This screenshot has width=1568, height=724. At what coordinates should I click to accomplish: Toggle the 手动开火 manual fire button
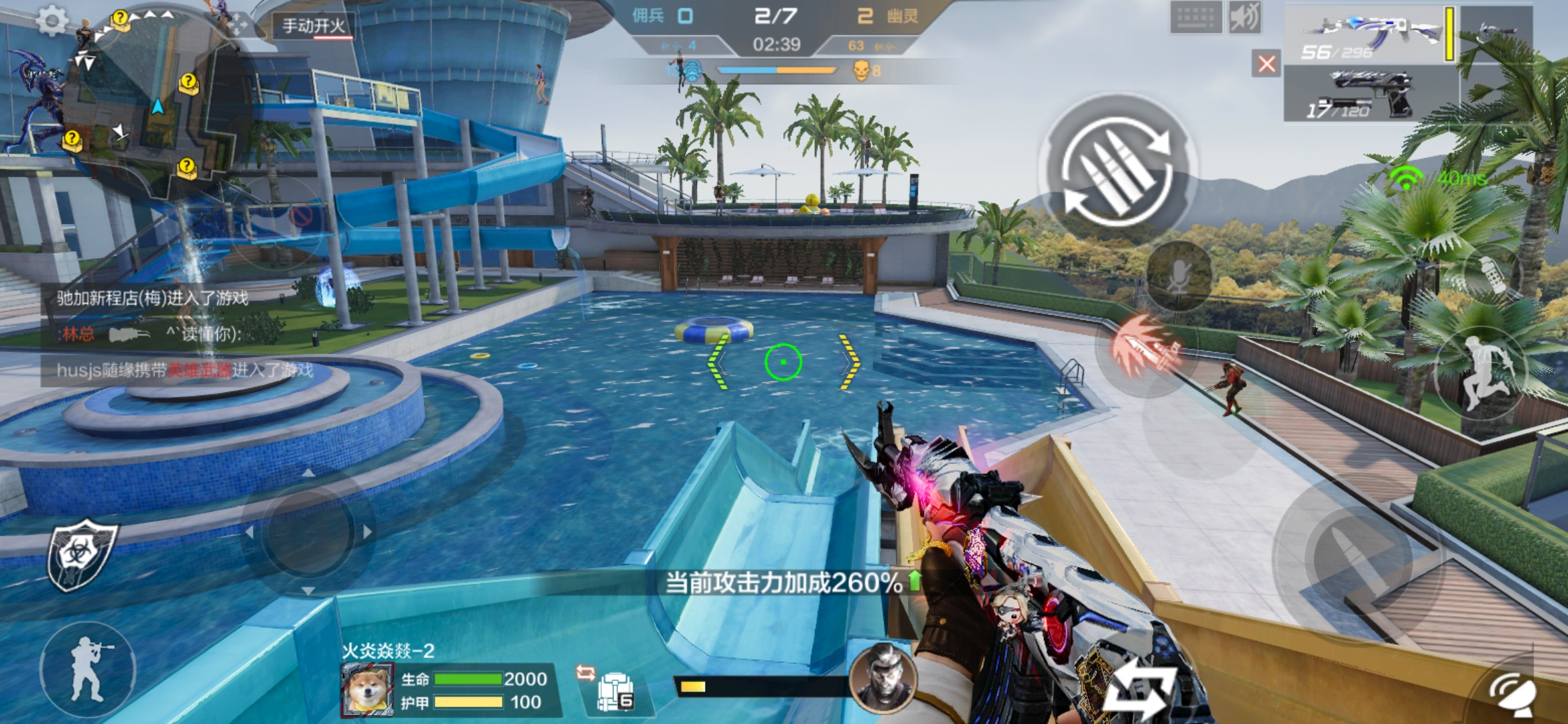click(x=314, y=26)
